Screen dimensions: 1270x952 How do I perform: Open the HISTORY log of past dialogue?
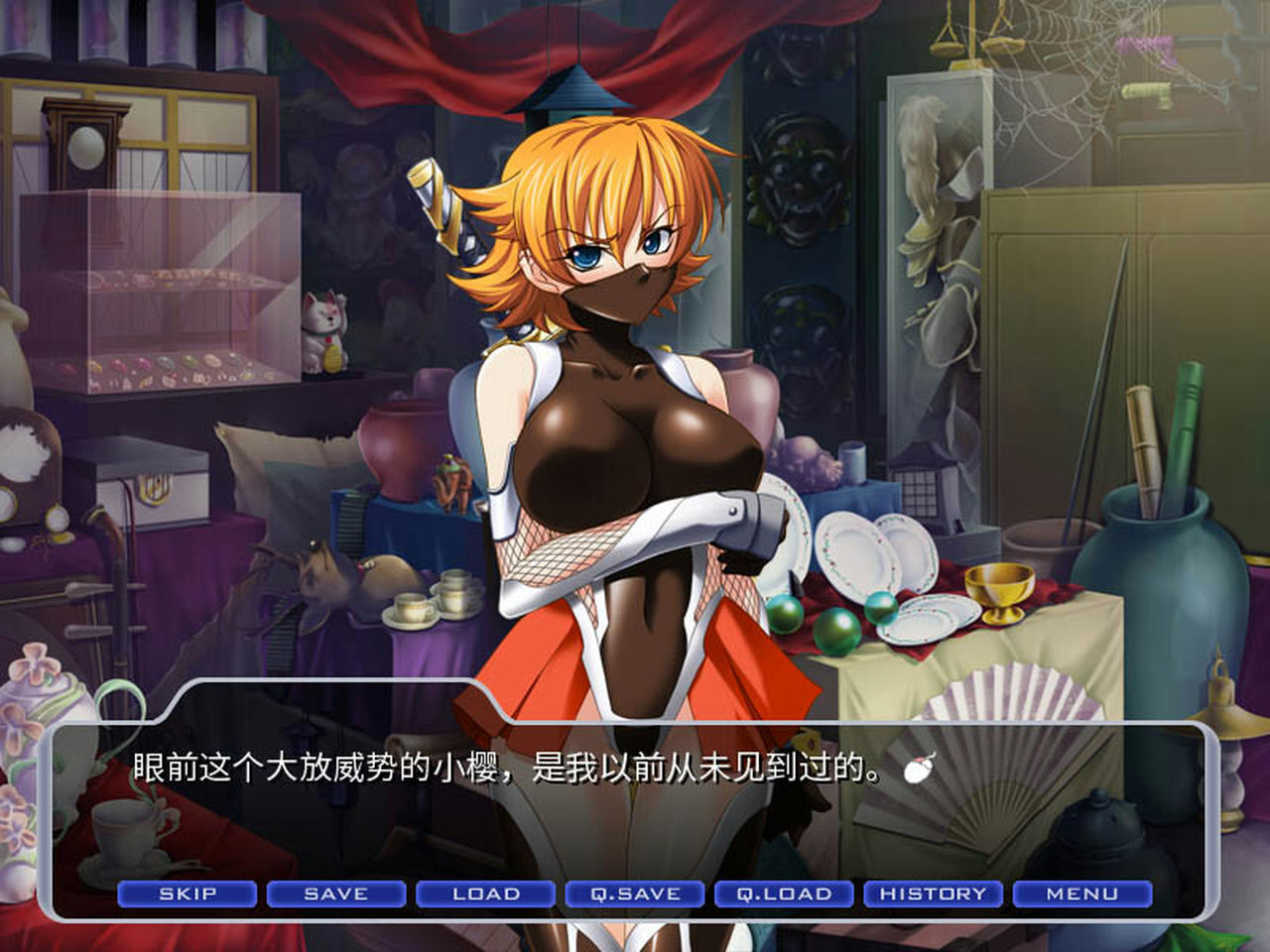[933, 893]
